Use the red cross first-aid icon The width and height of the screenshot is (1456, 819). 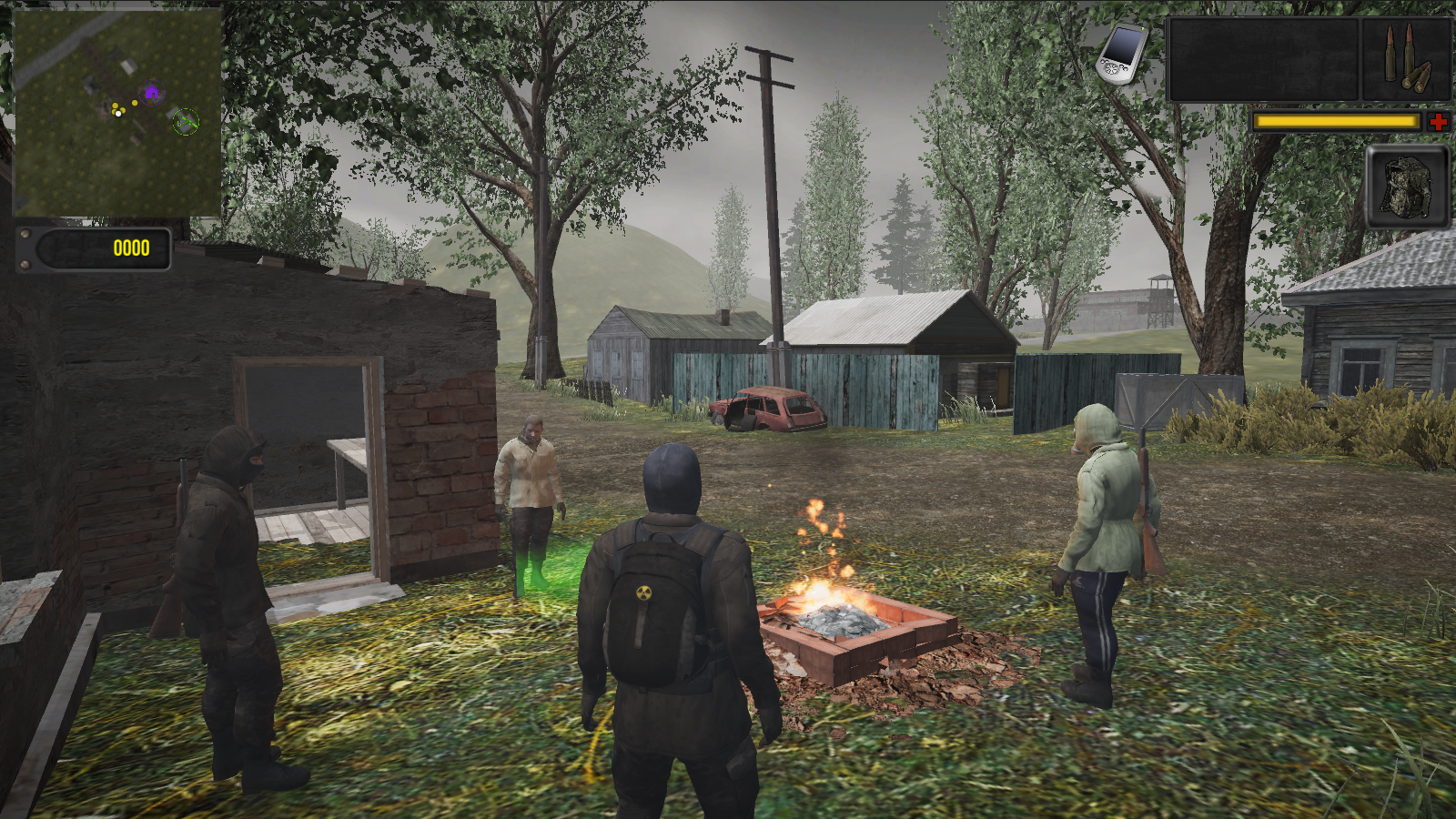pos(1437,121)
